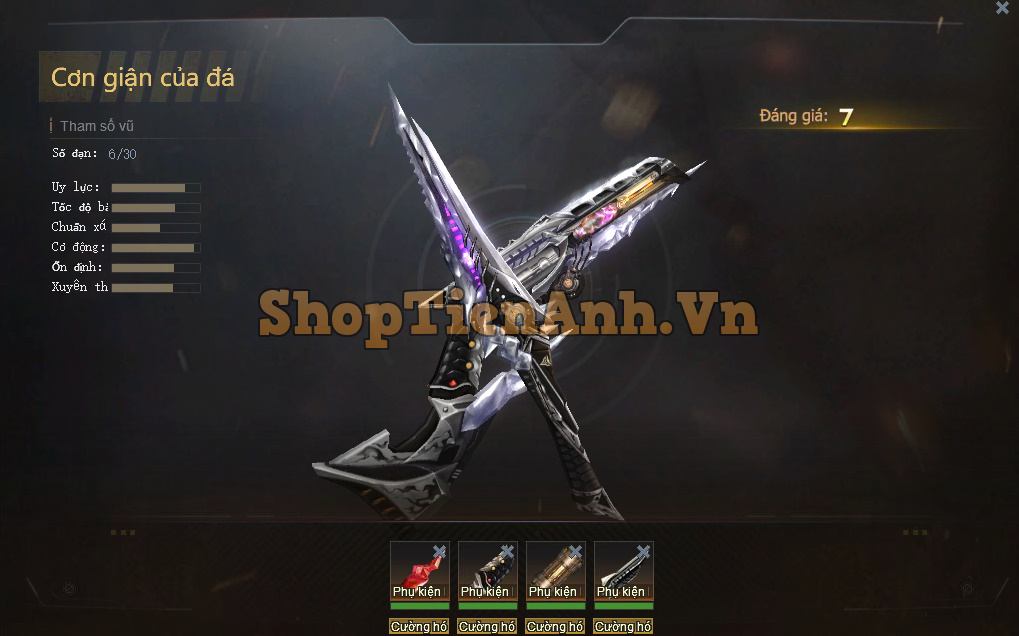Remove the black spiked accessory
Screen dimensions: 1019x636
[x=507, y=551]
